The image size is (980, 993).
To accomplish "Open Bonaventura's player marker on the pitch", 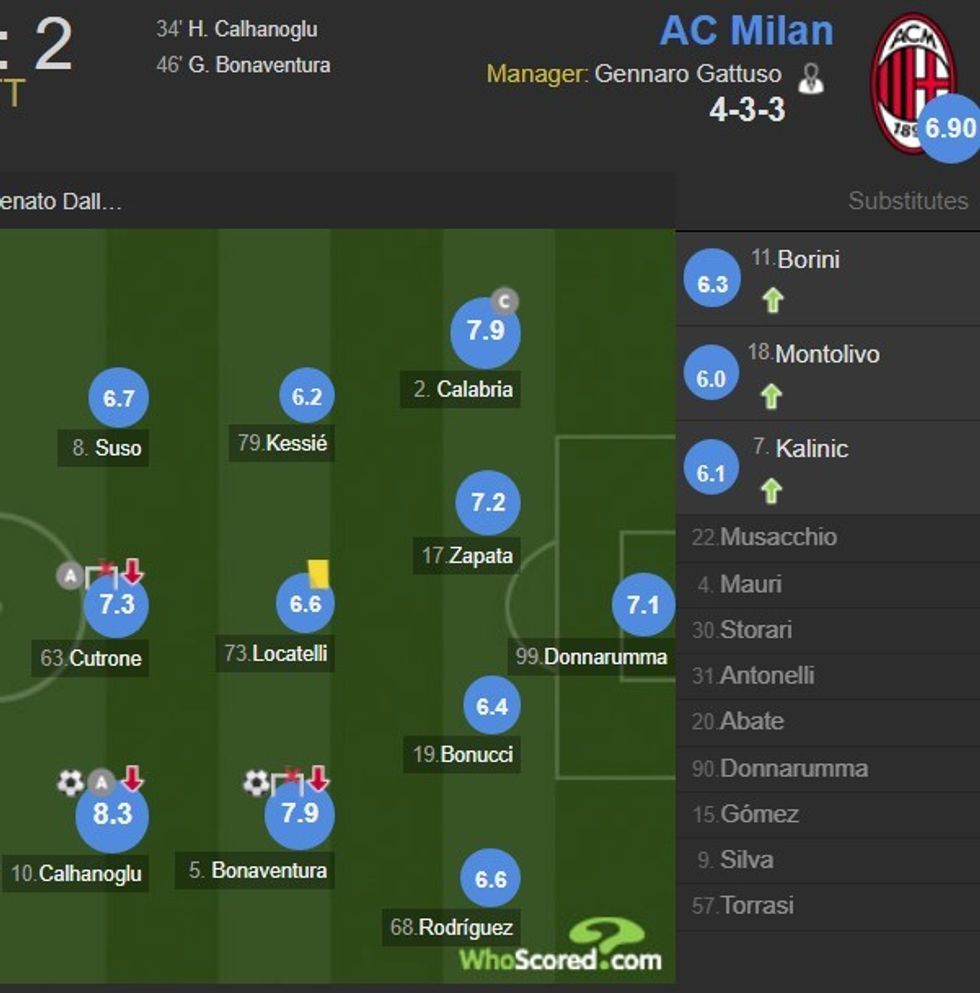I will tap(299, 814).
